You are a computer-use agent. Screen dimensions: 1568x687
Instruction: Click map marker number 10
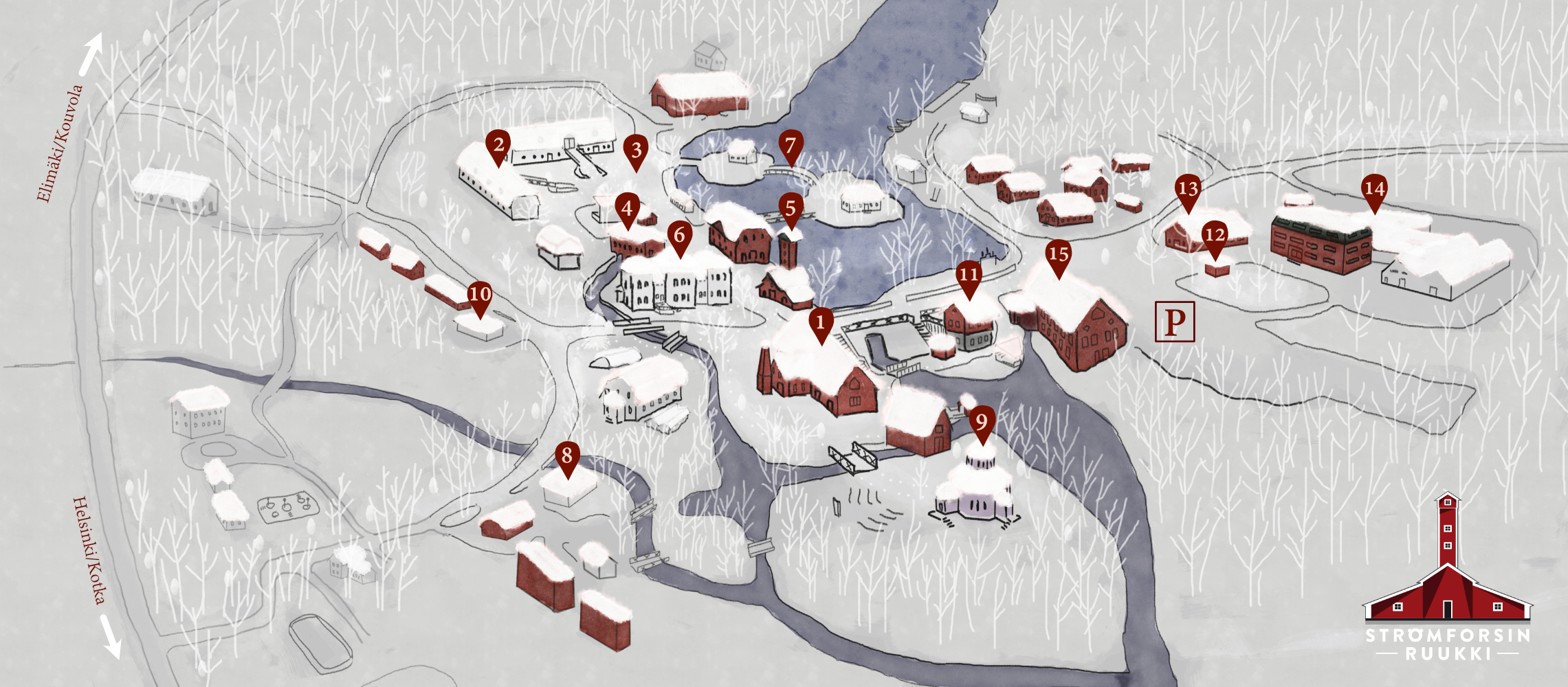(x=479, y=295)
